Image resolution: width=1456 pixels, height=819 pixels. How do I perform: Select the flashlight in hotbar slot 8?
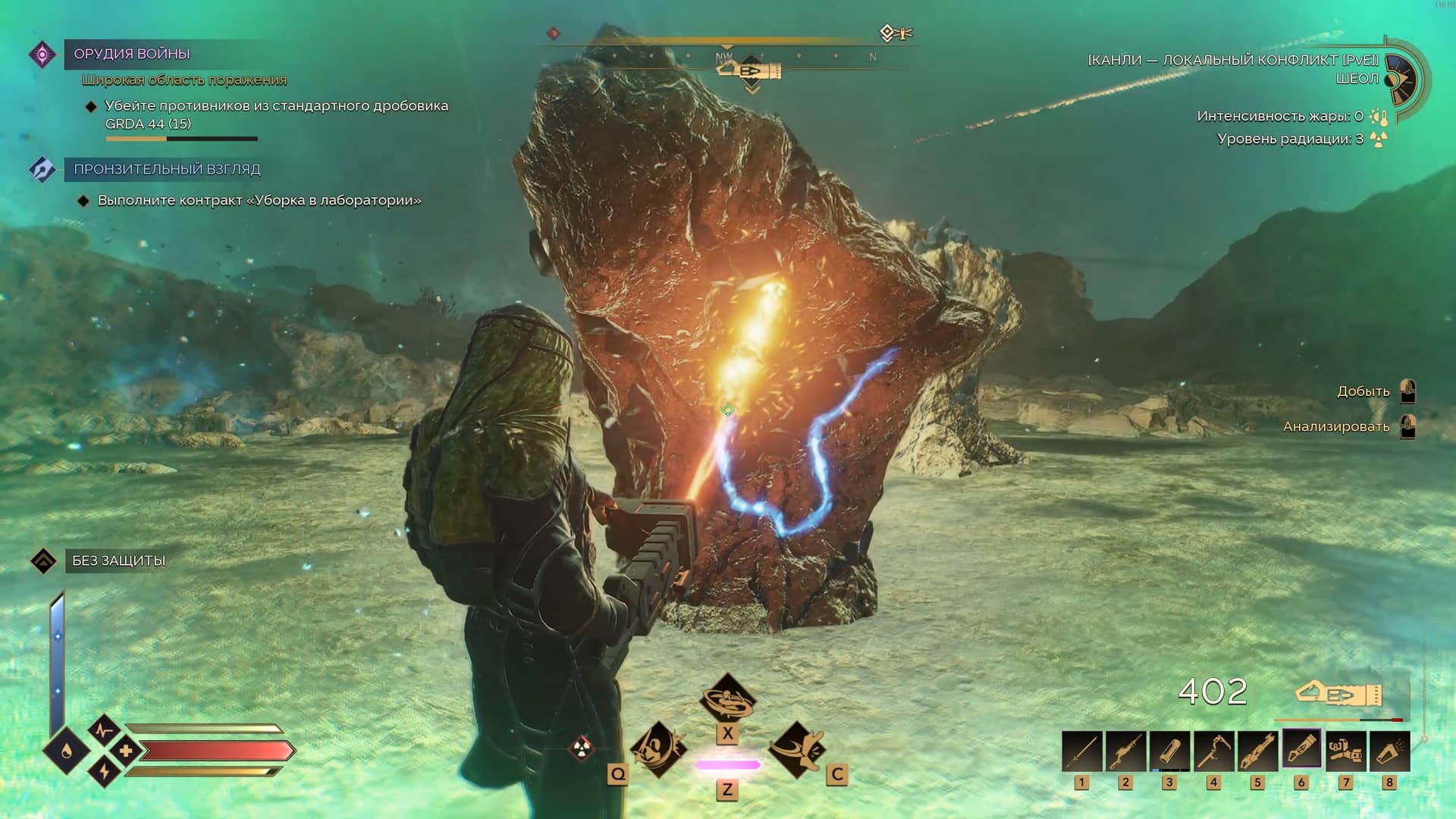(x=1389, y=751)
